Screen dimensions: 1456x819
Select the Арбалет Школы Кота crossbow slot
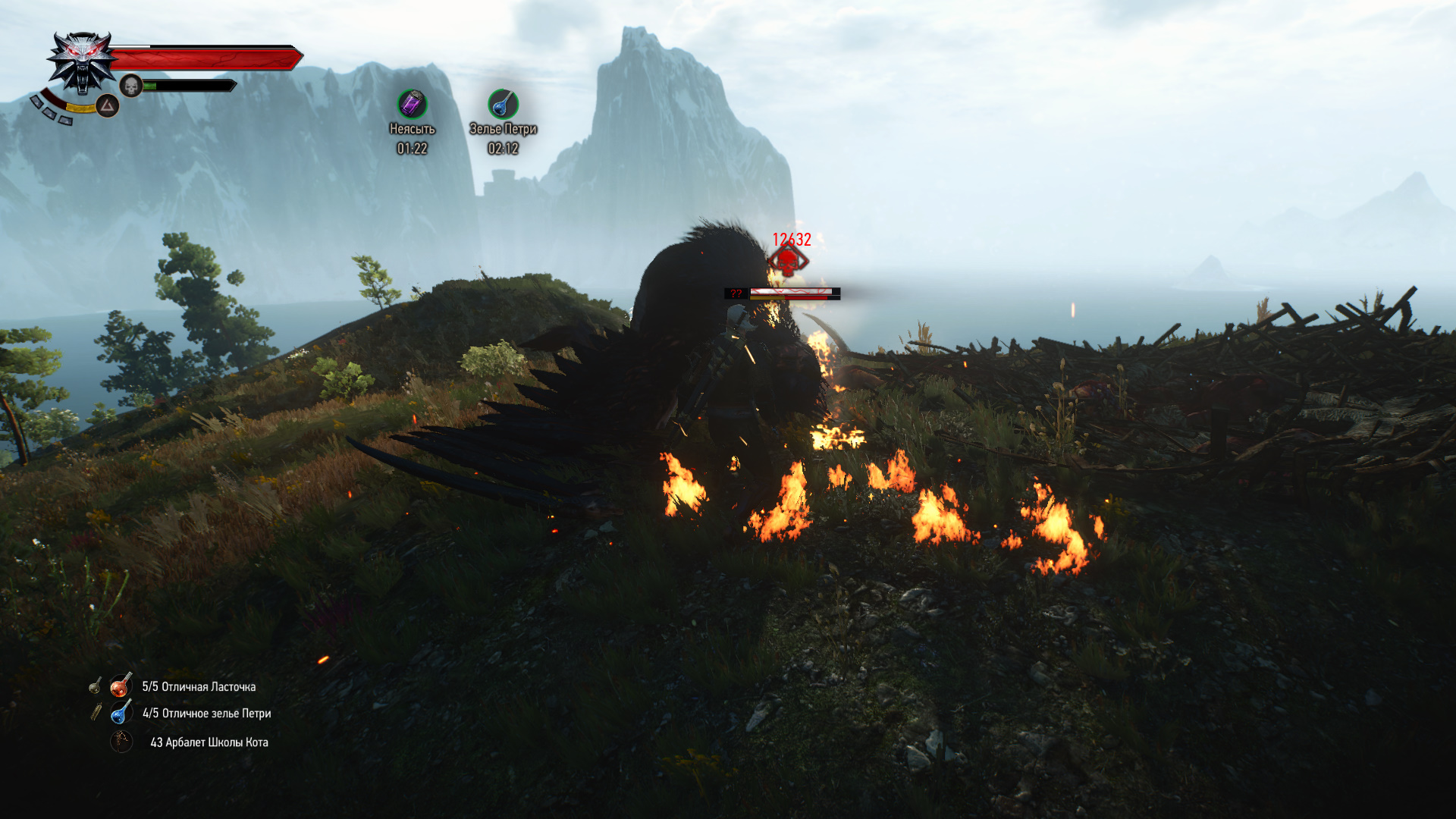(121, 742)
